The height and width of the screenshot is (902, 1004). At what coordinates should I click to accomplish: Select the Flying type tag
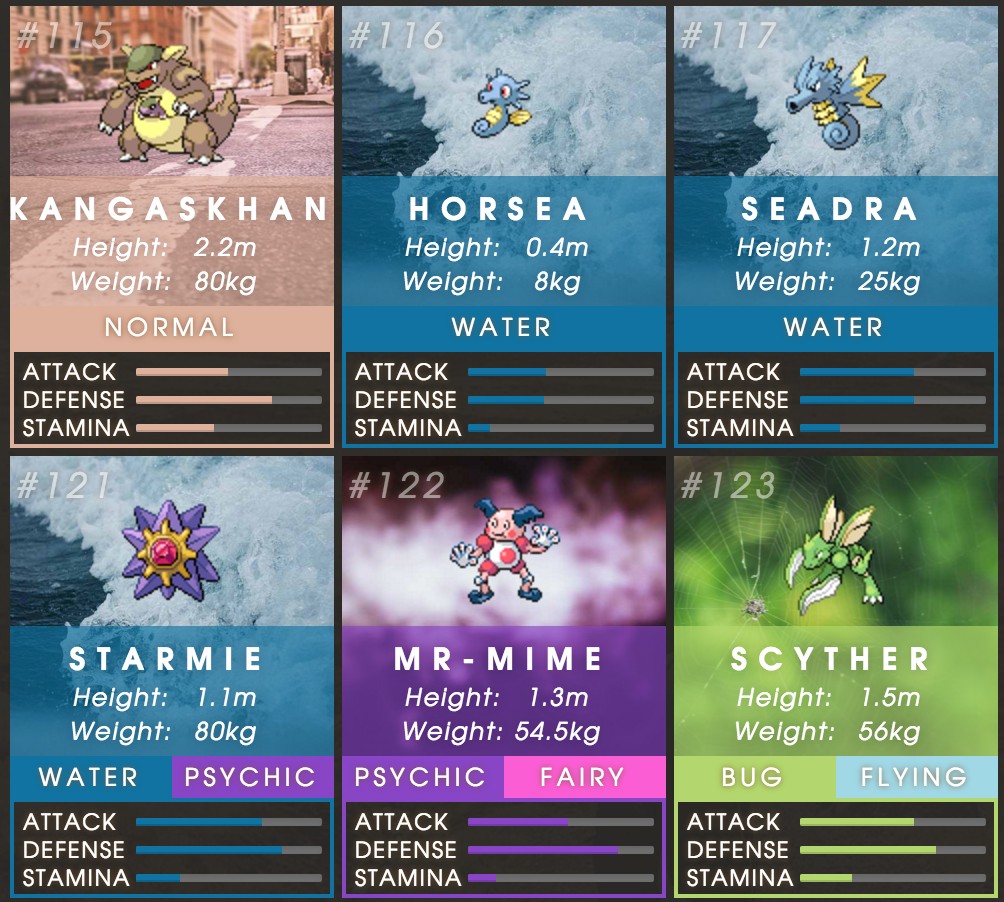pos(915,777)
